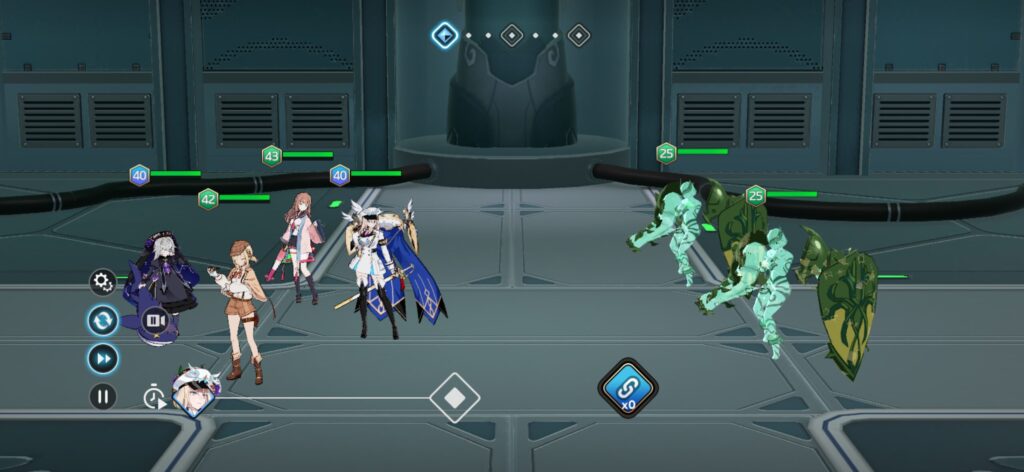The height and width of the screenshot is (472, 1024).
Task: Toggle fast-forward battle speed
Action: [103, 358]
